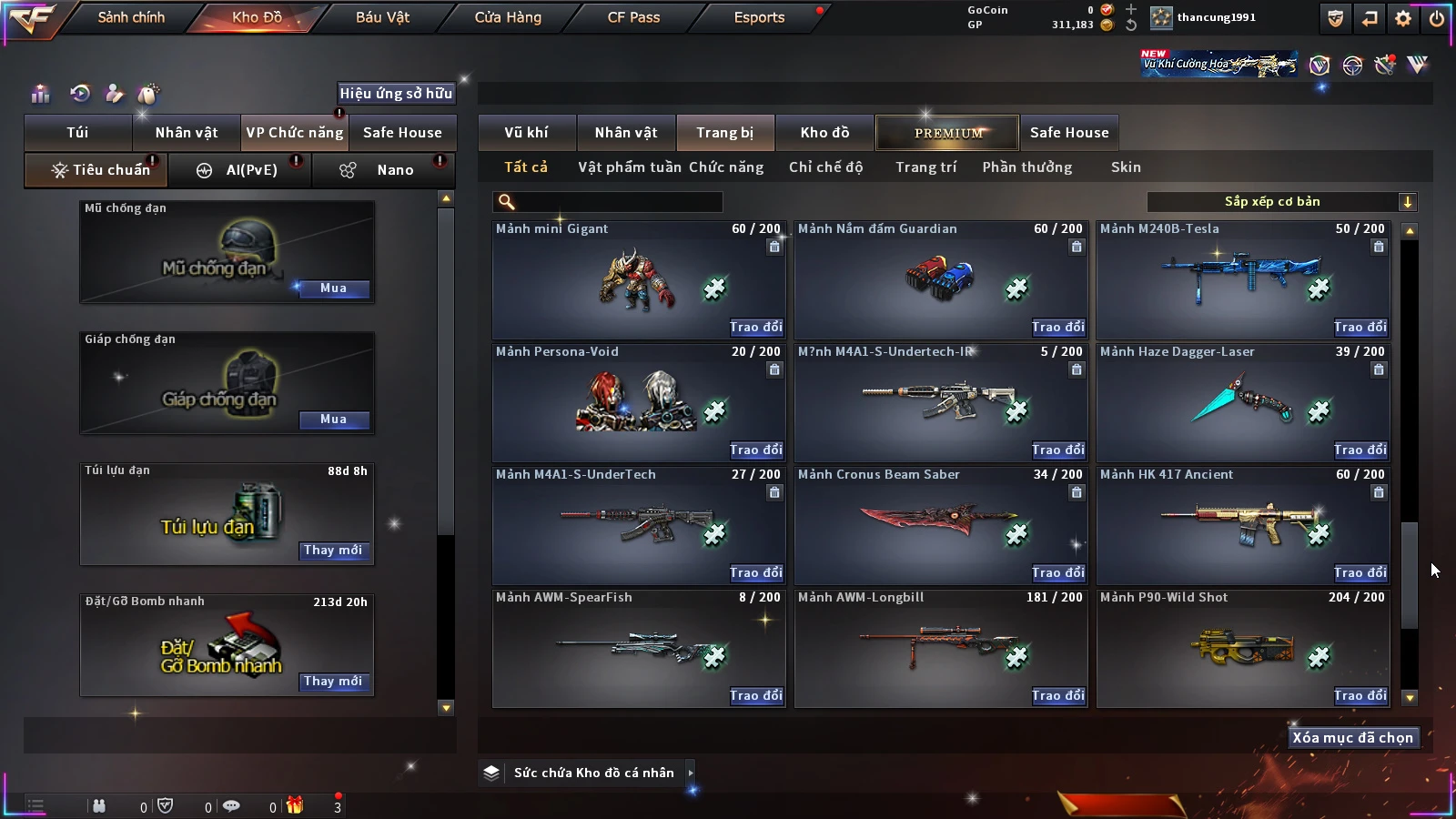The width and height of the screenshot is (1456, 819).
Task: Switch to the Vũ khí tab
Action: [526, 133]
